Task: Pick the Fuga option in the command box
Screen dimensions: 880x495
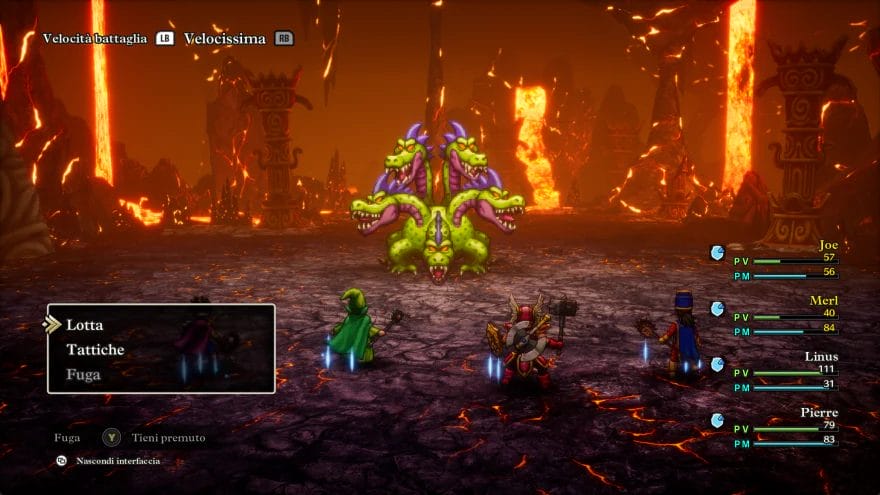Action: pyautogui.click(x=84, y=375)
